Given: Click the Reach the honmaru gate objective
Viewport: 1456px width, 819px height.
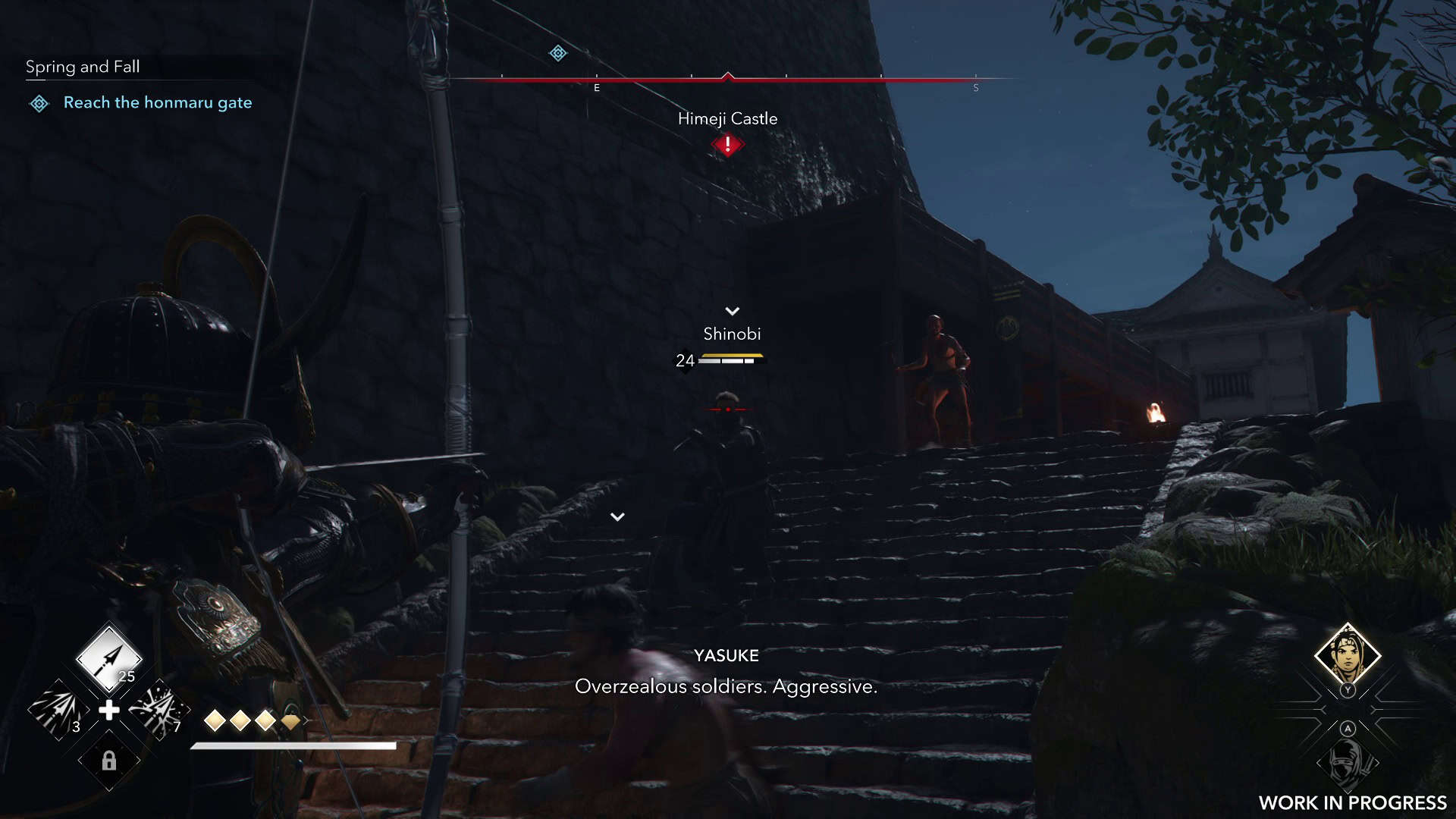Looking at the screenshot, I should (x=158, y=102).
